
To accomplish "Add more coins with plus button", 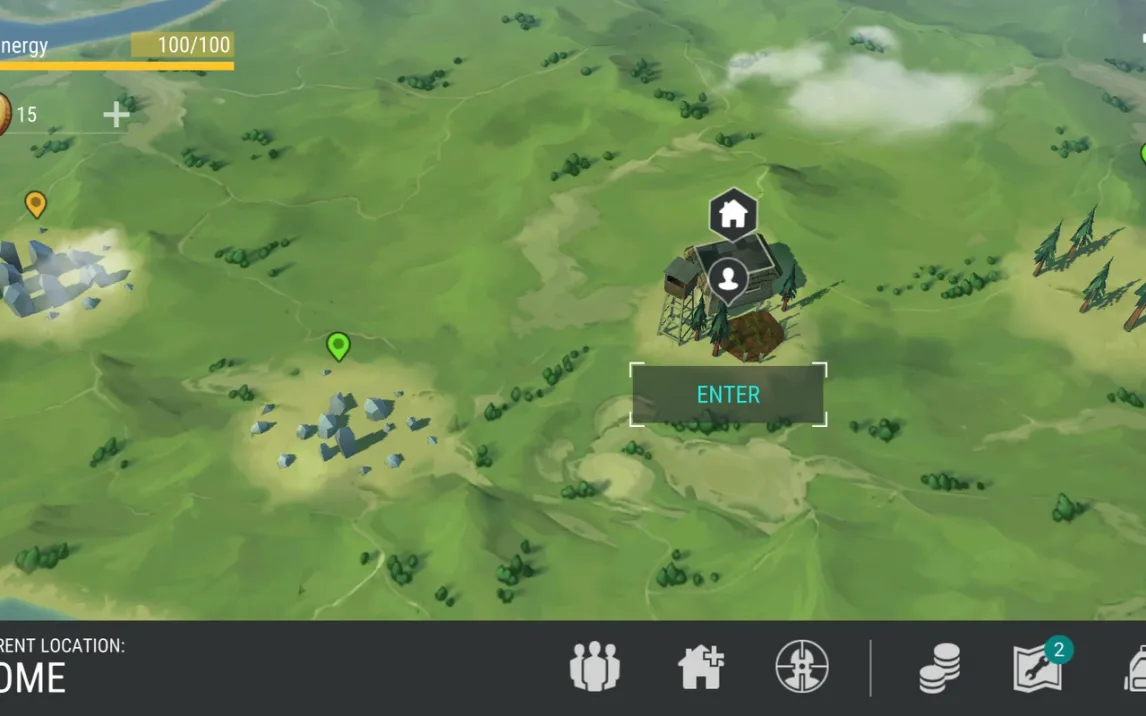I will click(x=116, y=115).
